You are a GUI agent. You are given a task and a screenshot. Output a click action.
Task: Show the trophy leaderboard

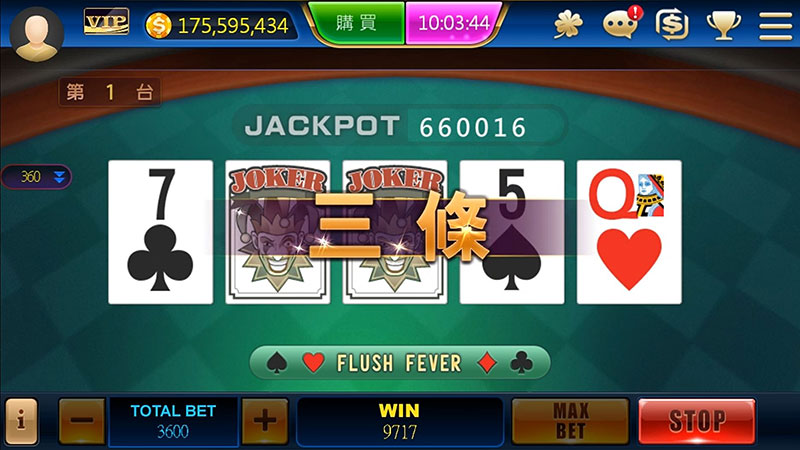723,24
